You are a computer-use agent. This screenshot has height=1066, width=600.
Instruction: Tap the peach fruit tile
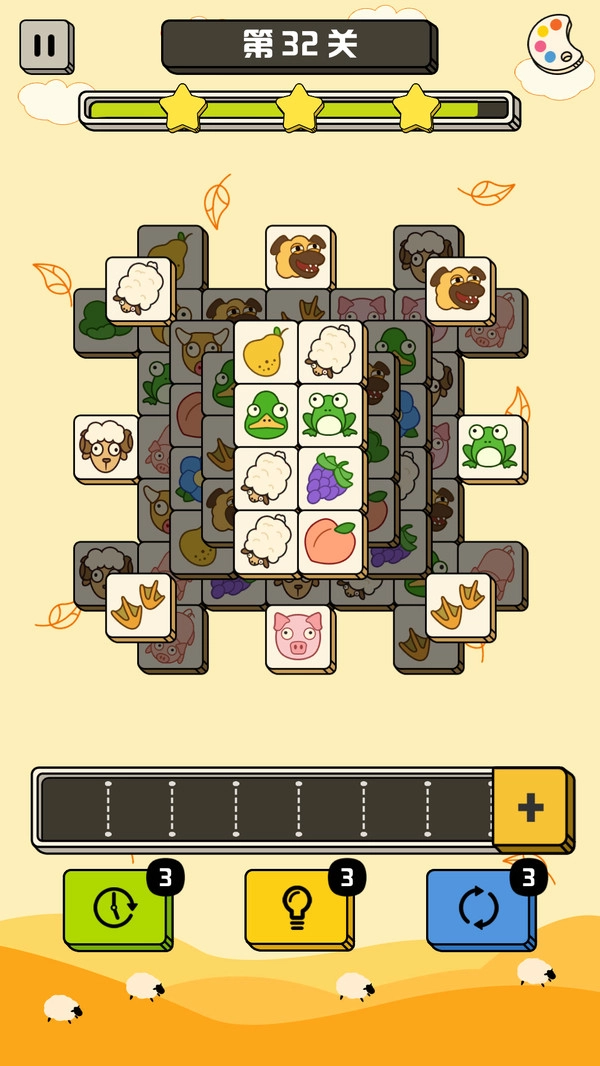point(330,542)
